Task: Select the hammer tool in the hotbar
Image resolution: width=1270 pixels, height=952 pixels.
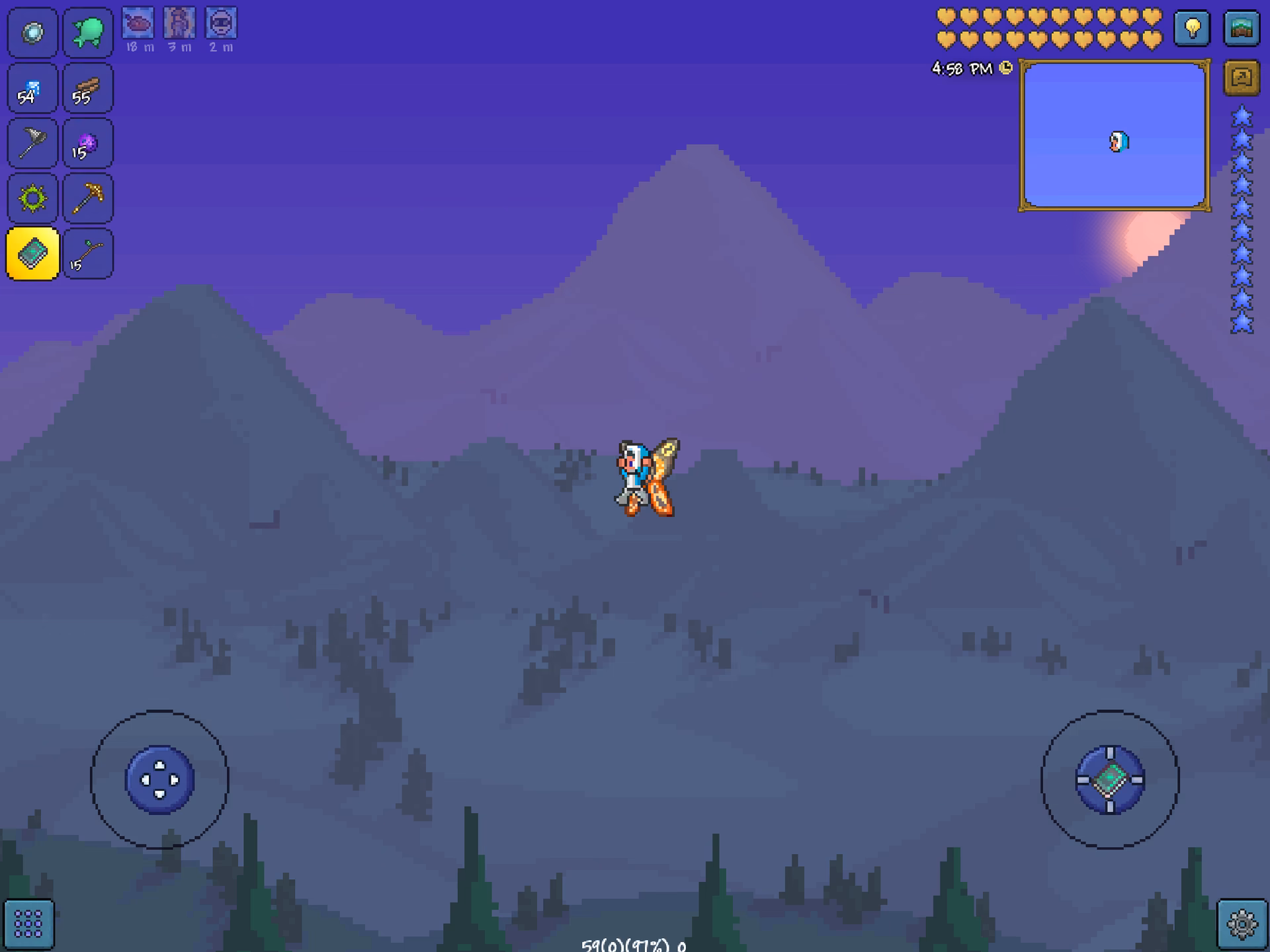Action: tap(31, 143)
